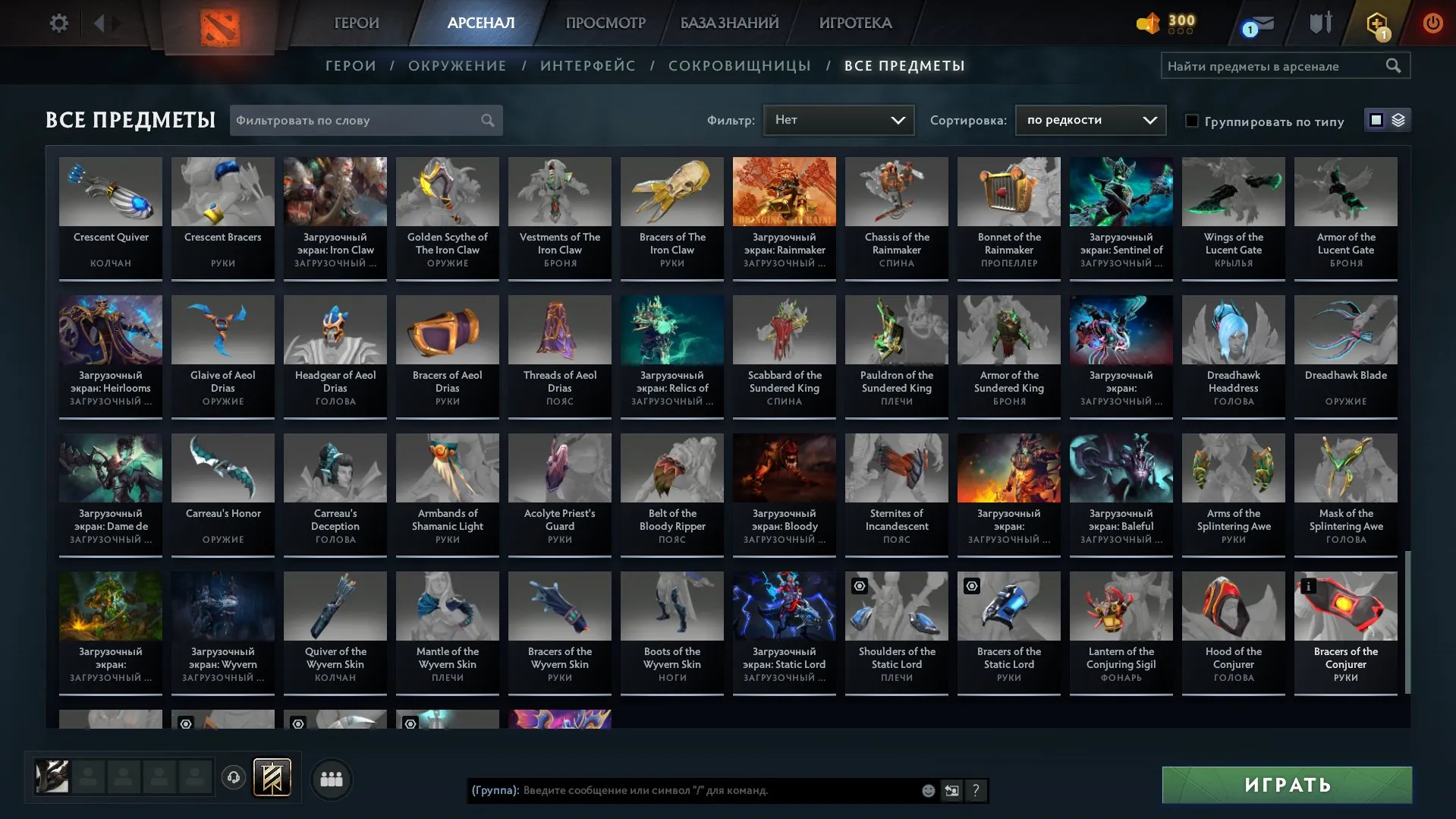The image size is (1456, 819).
Task: Open the «Сортировка» dropdown set to «по редкости»
Action: pos(1090,119)
